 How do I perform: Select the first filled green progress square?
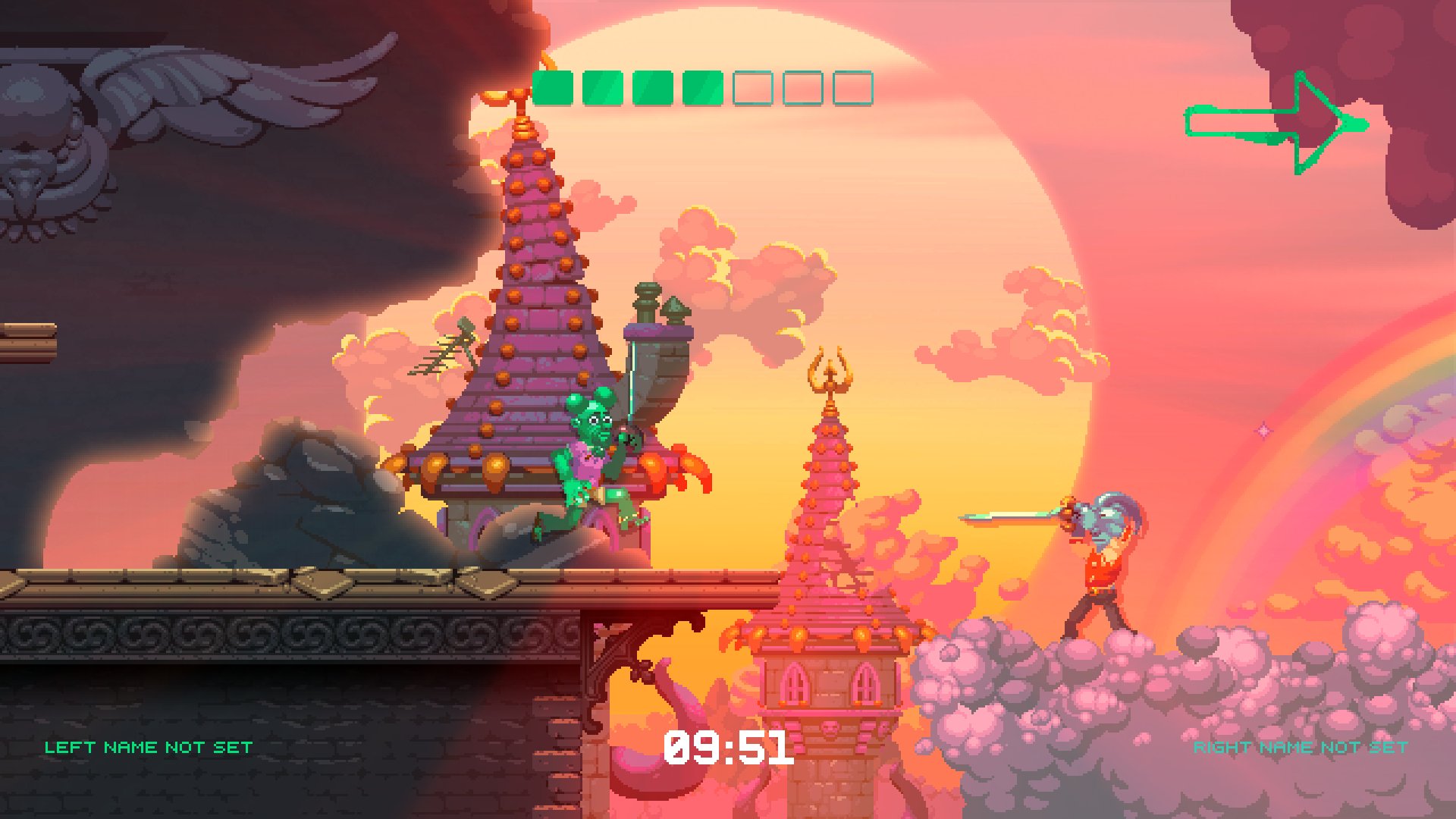point(551,87)
